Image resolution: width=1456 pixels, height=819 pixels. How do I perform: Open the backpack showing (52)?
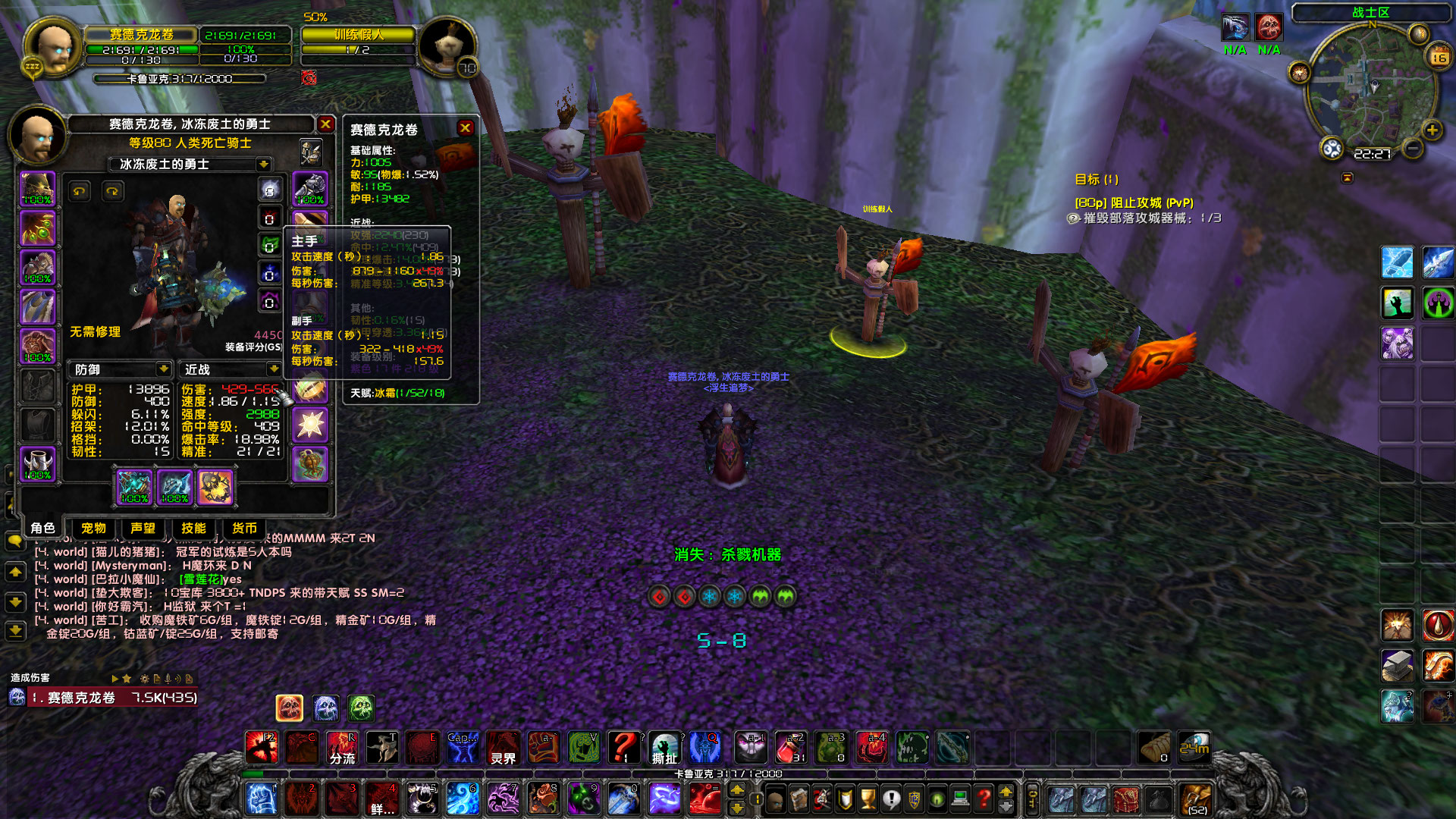point(1197,799)
